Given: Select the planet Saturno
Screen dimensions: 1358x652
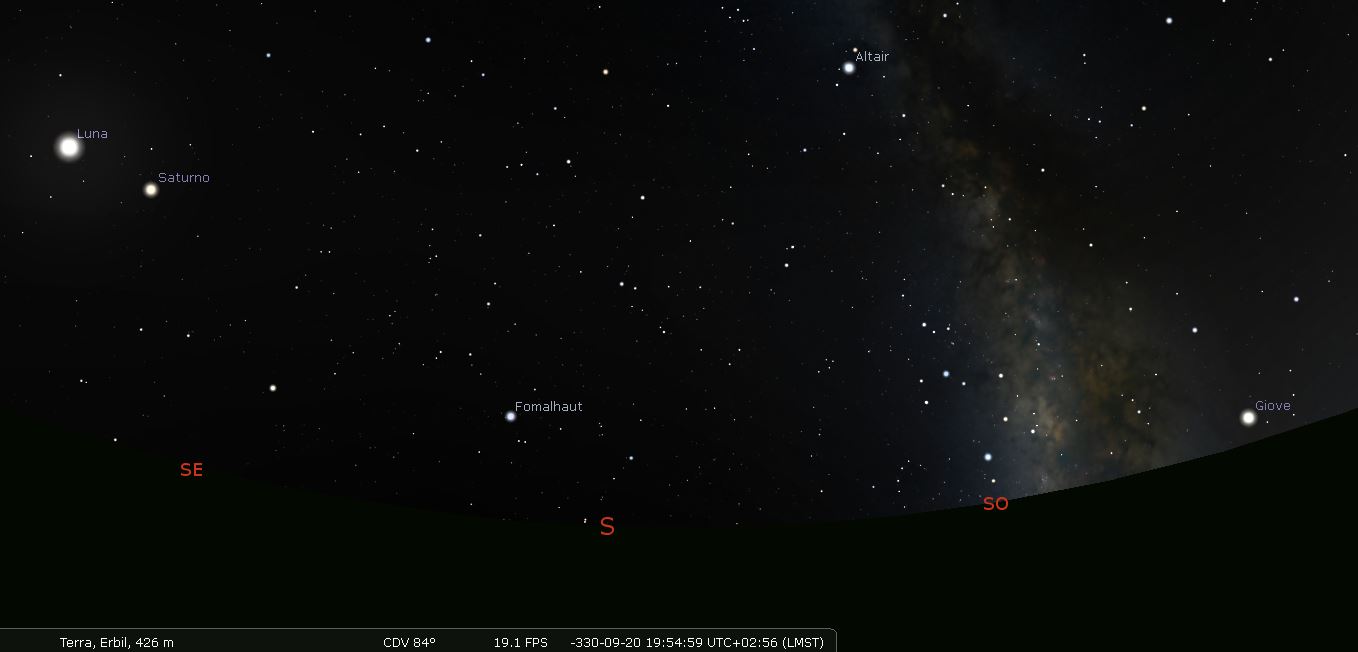Looking at the screenshot, I should tap(151, 189).
